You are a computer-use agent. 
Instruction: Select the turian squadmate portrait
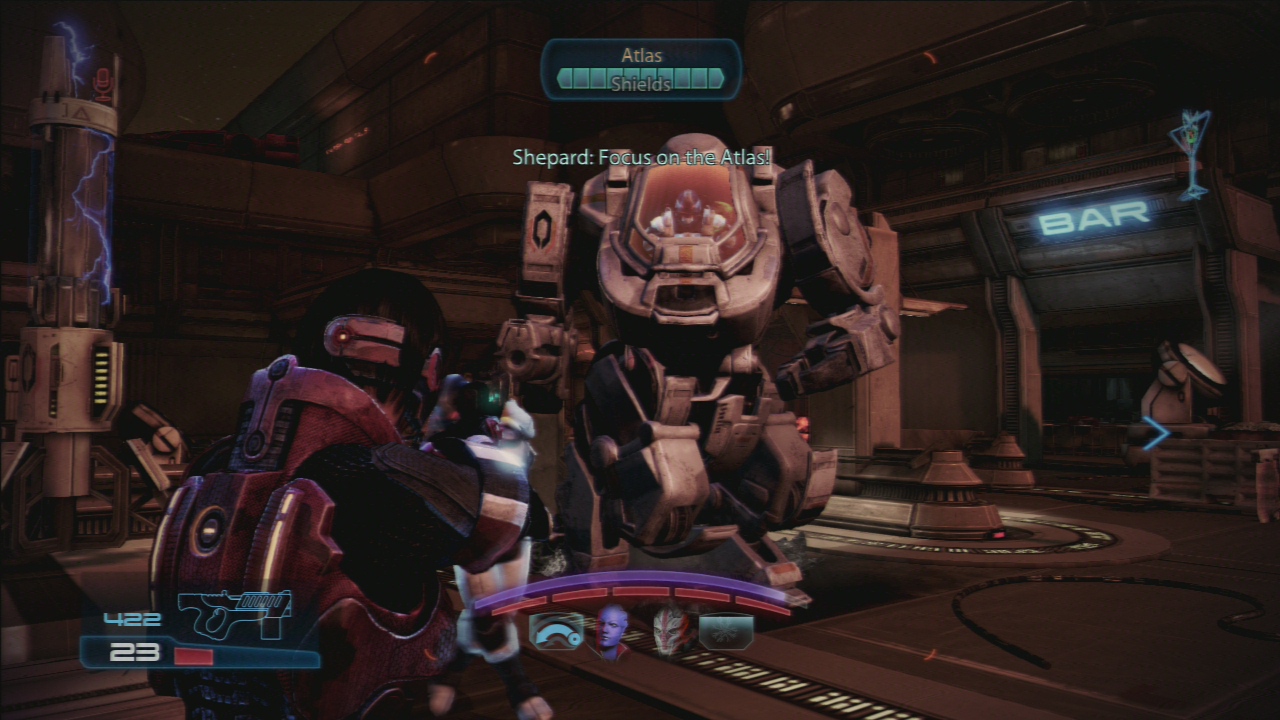coord(669,631)
